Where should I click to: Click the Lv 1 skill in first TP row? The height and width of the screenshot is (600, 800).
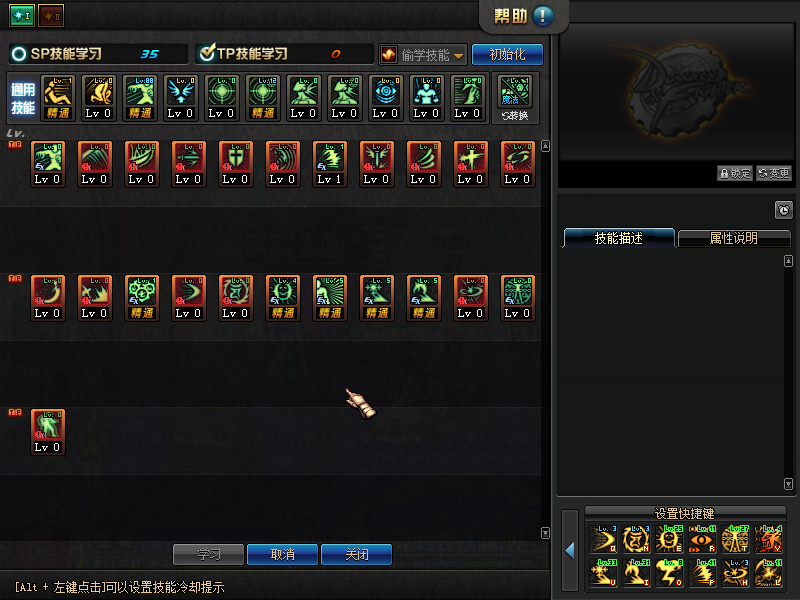pos(330,162)
